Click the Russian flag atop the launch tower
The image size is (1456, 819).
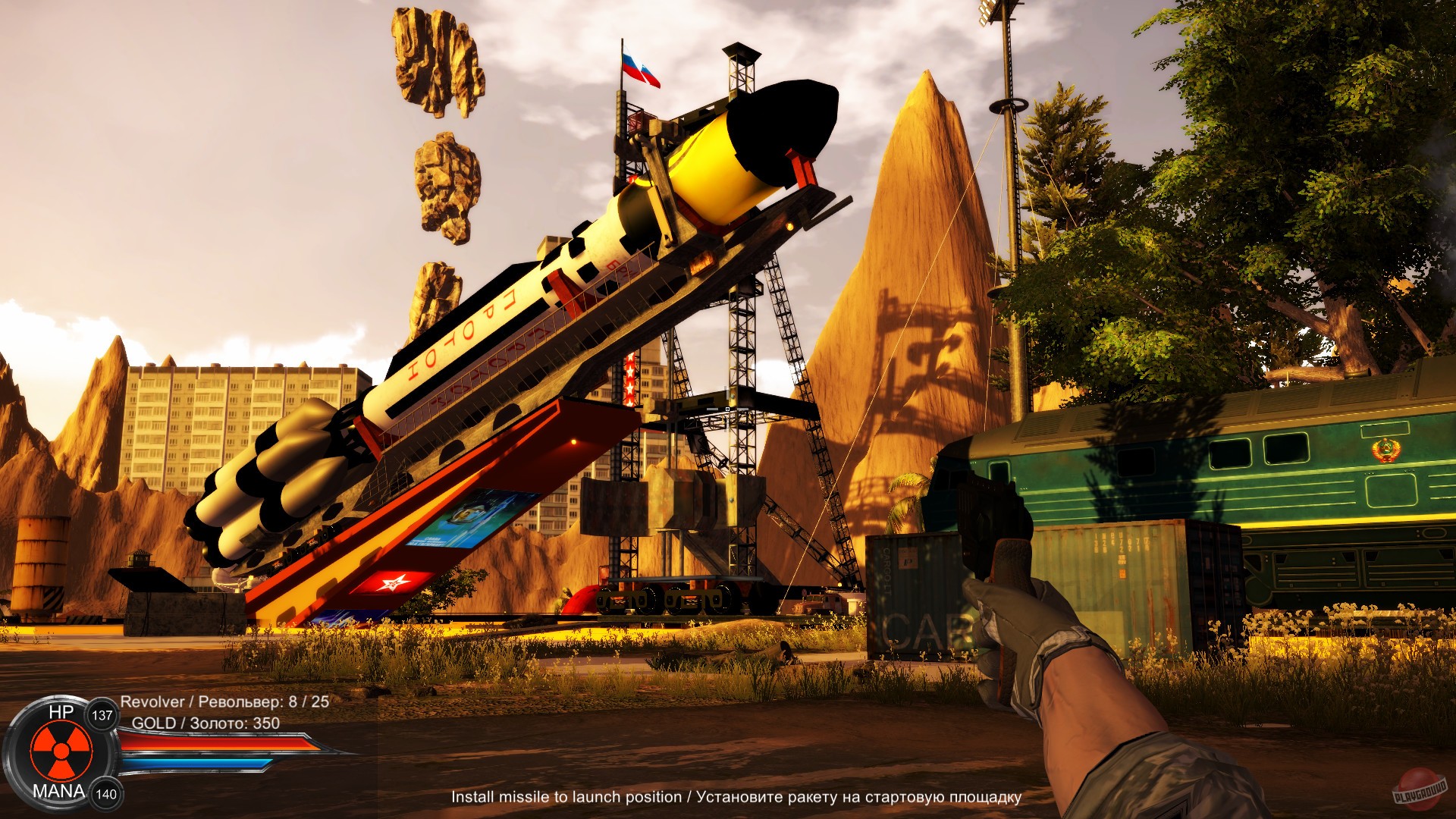[x=637, y=67]
